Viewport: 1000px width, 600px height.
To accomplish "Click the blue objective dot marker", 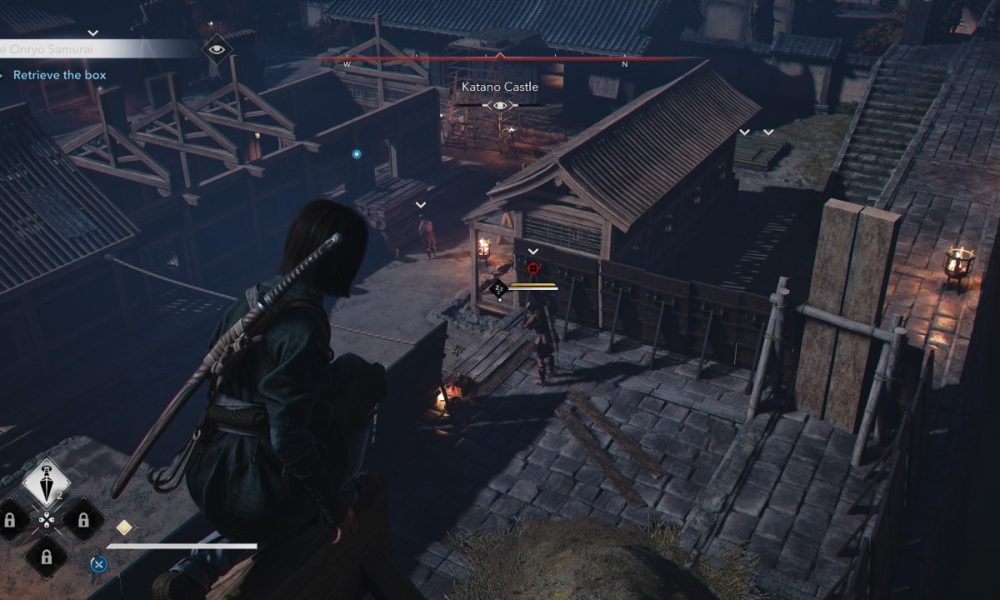I will point(356,154).
